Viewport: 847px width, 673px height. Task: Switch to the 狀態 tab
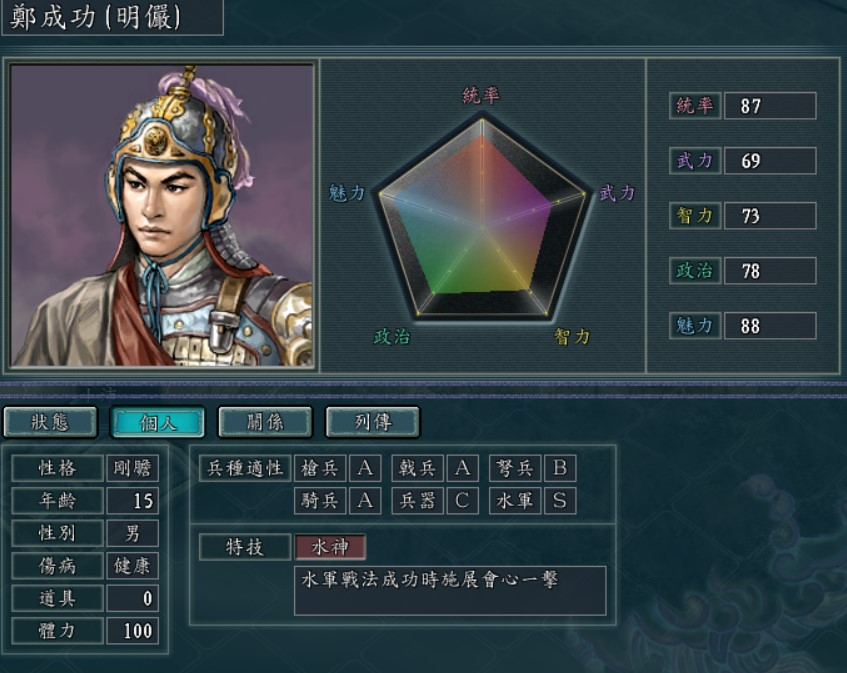click(x=50, y=422)
